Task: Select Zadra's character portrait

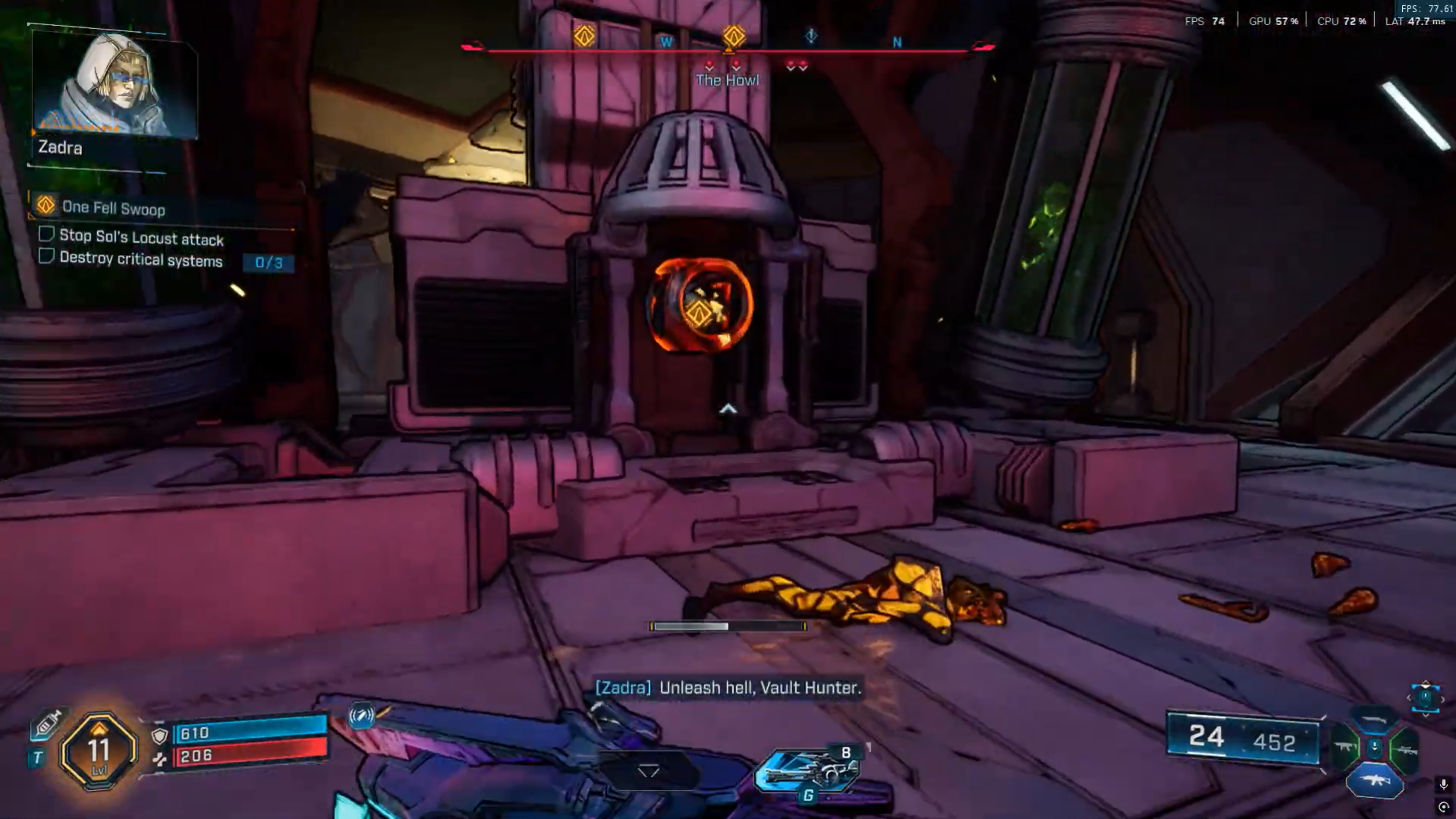Action: coord(114,83)
